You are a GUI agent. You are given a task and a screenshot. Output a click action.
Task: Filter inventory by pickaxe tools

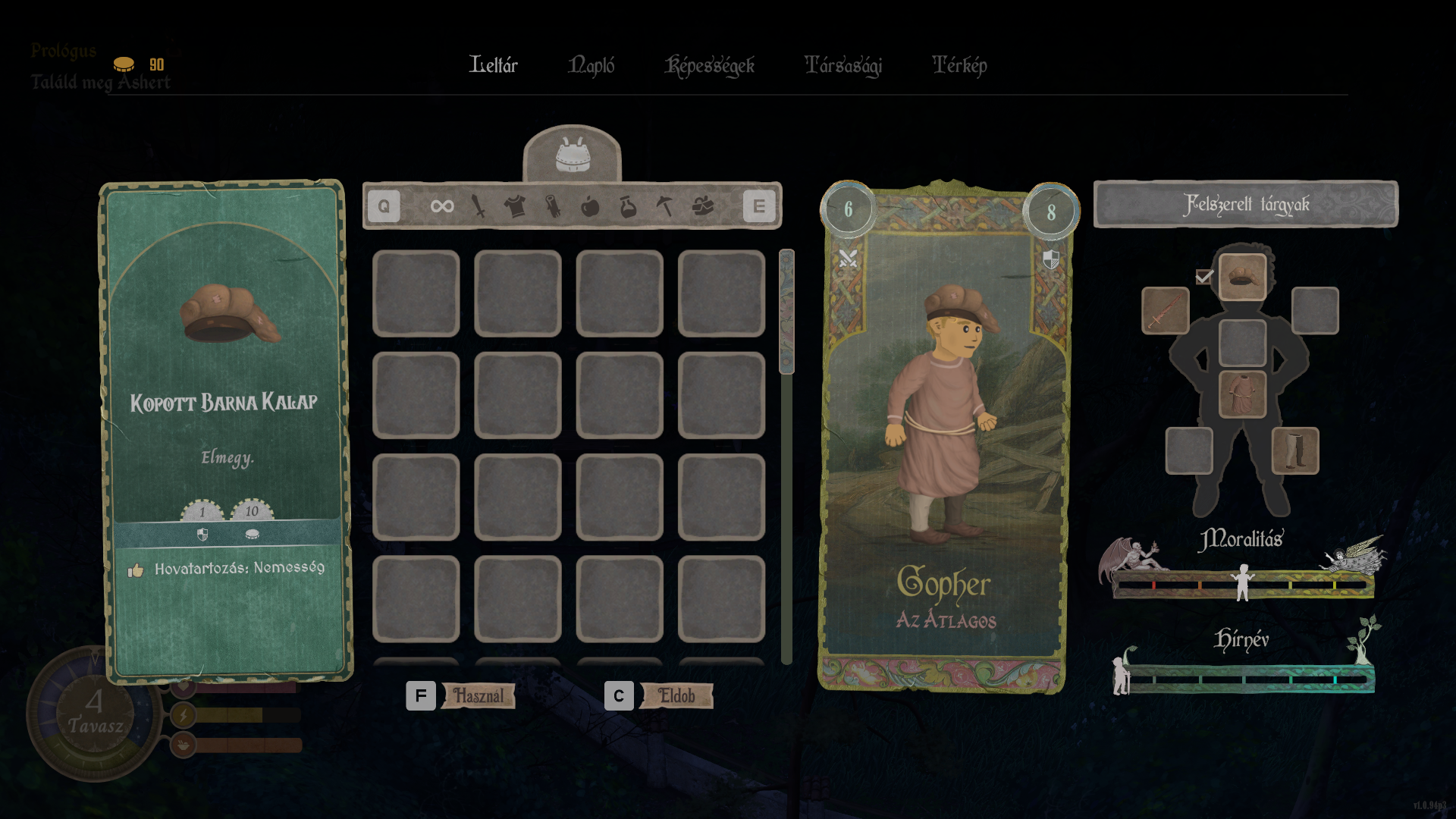pyautogui.click(x=665, y=206)
